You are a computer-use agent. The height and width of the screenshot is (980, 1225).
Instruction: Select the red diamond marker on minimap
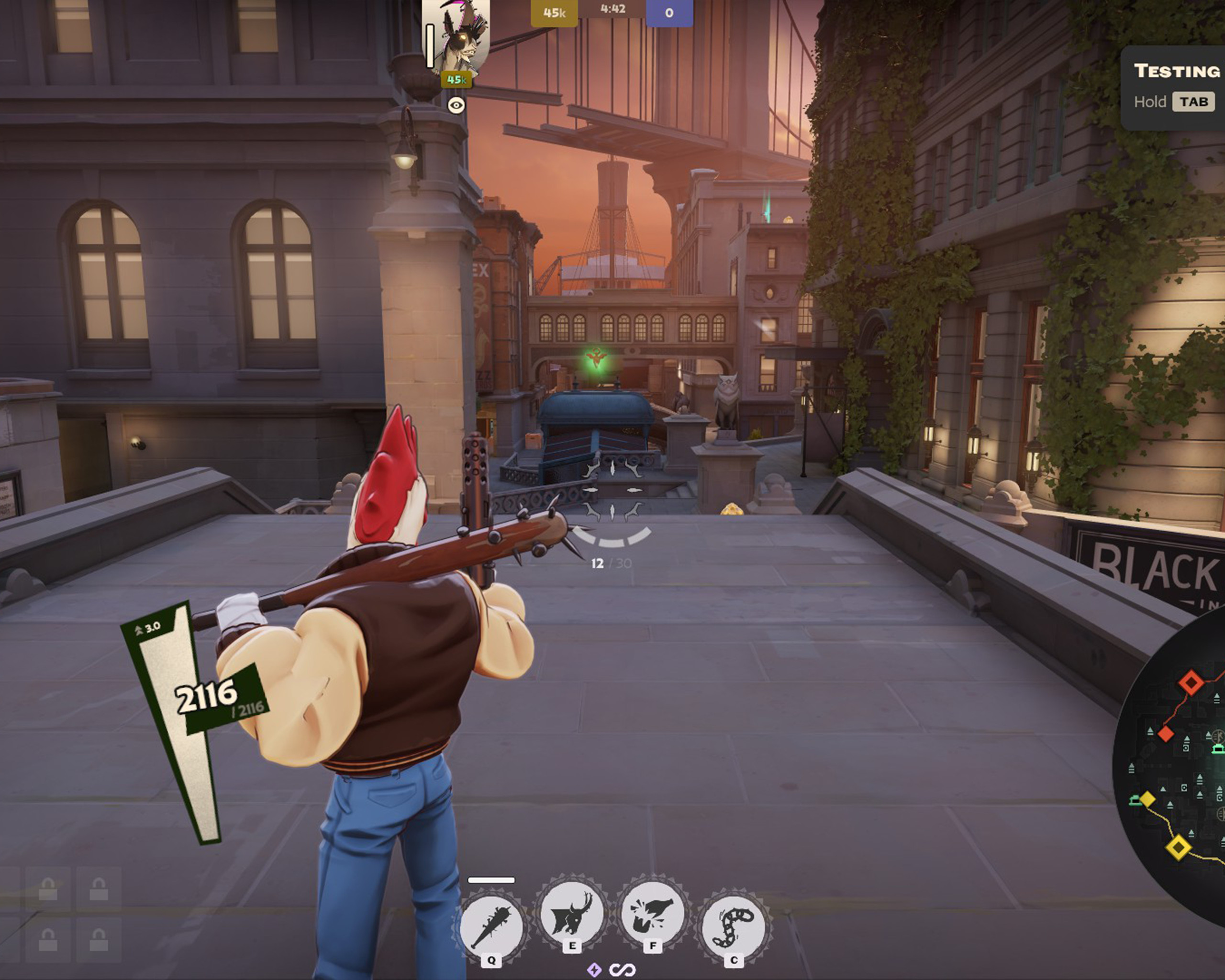pos(1191,682)
